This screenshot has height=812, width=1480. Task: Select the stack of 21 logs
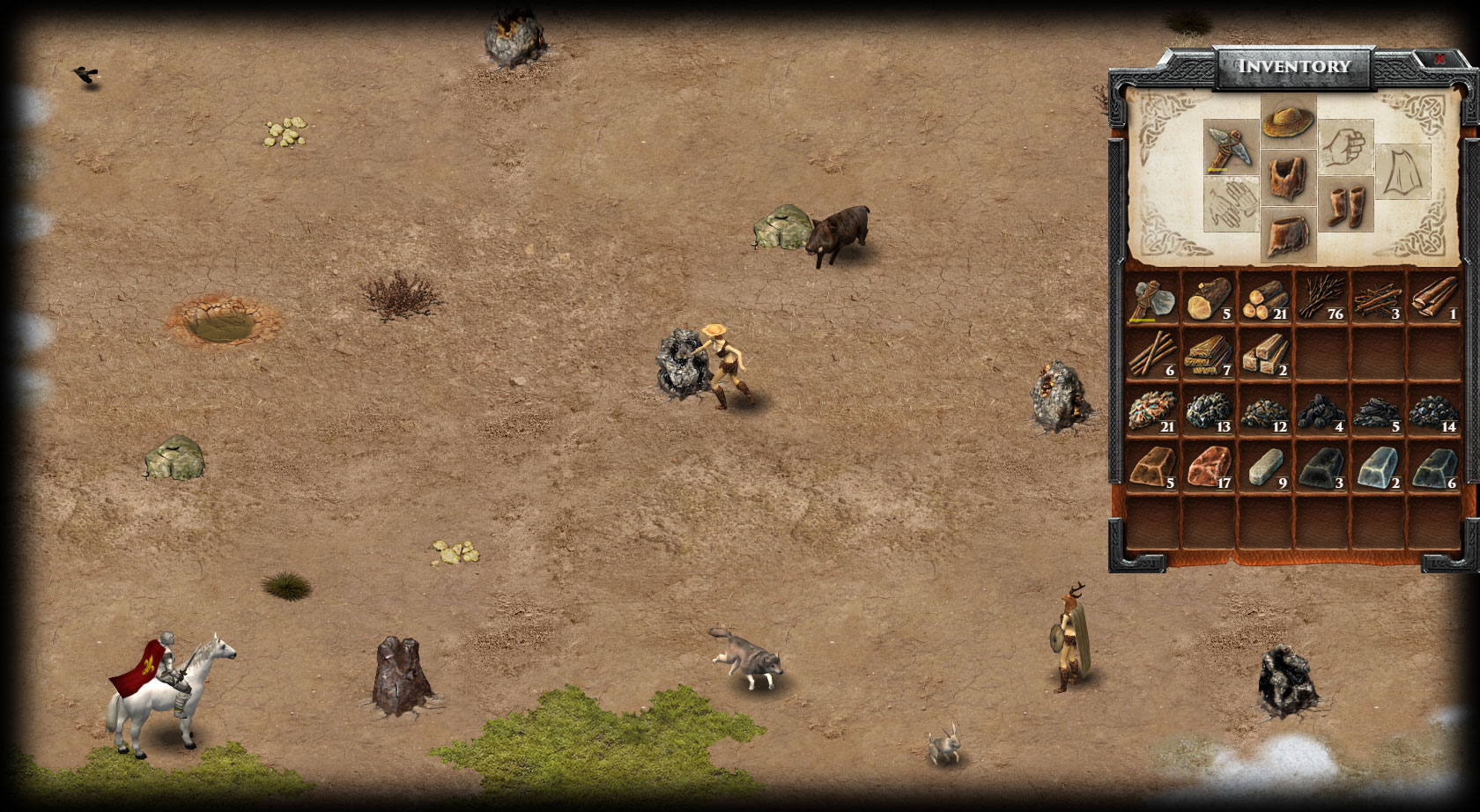click(x=1266, y=300)
